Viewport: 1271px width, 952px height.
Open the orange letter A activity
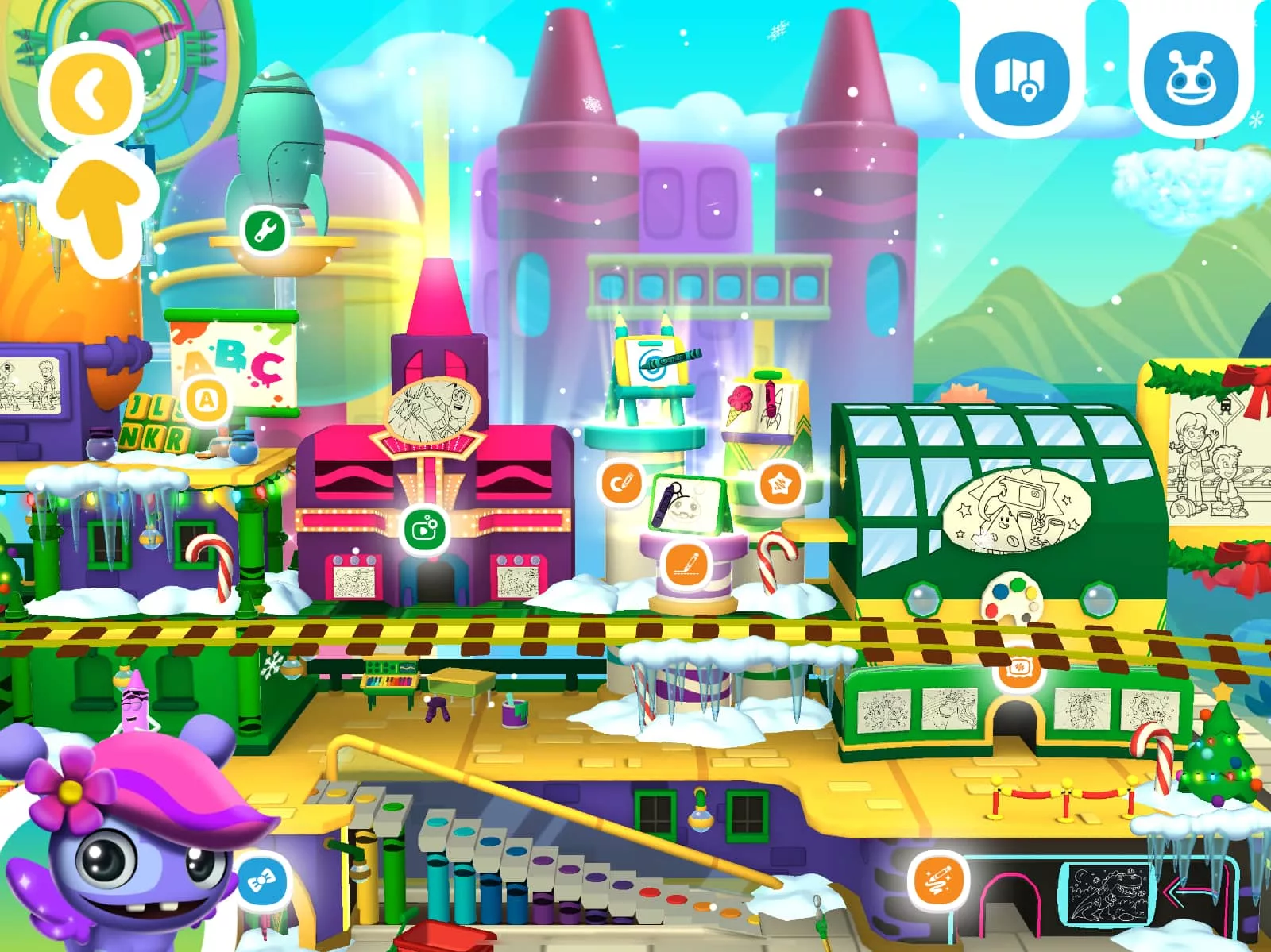206,402
